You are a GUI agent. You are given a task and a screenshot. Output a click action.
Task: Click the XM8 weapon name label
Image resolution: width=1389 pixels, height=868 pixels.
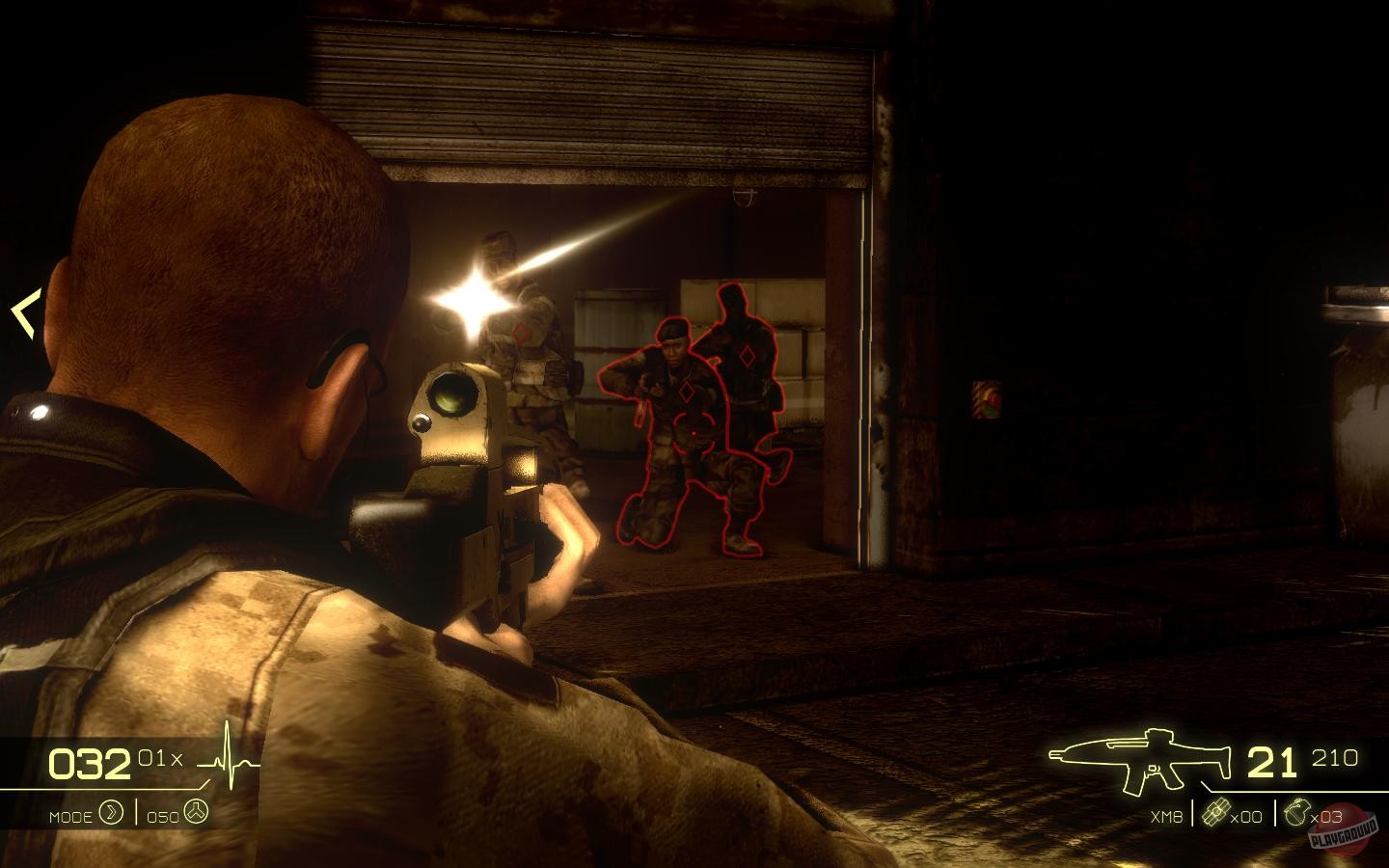1165,815
